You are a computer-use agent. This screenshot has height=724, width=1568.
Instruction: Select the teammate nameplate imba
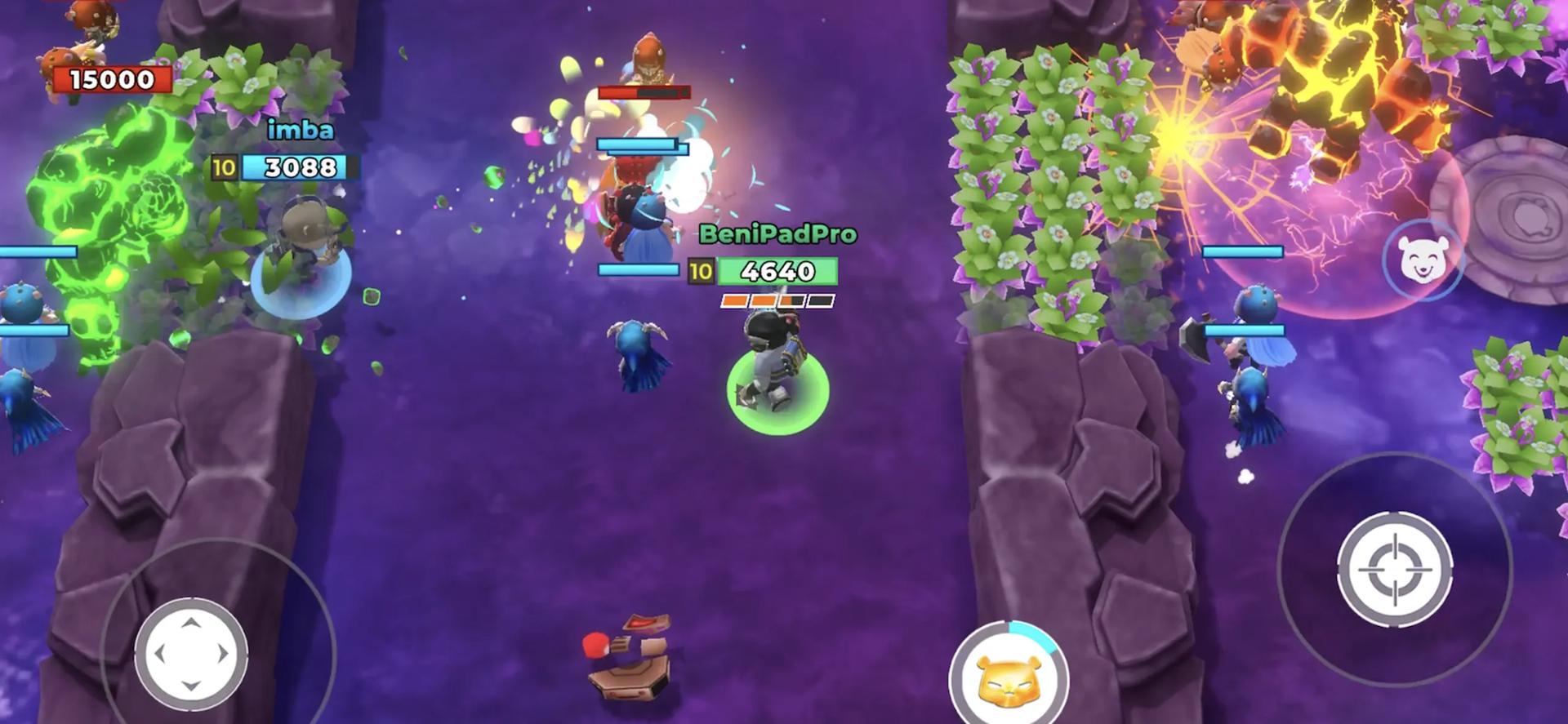click(x=302, y=129)
